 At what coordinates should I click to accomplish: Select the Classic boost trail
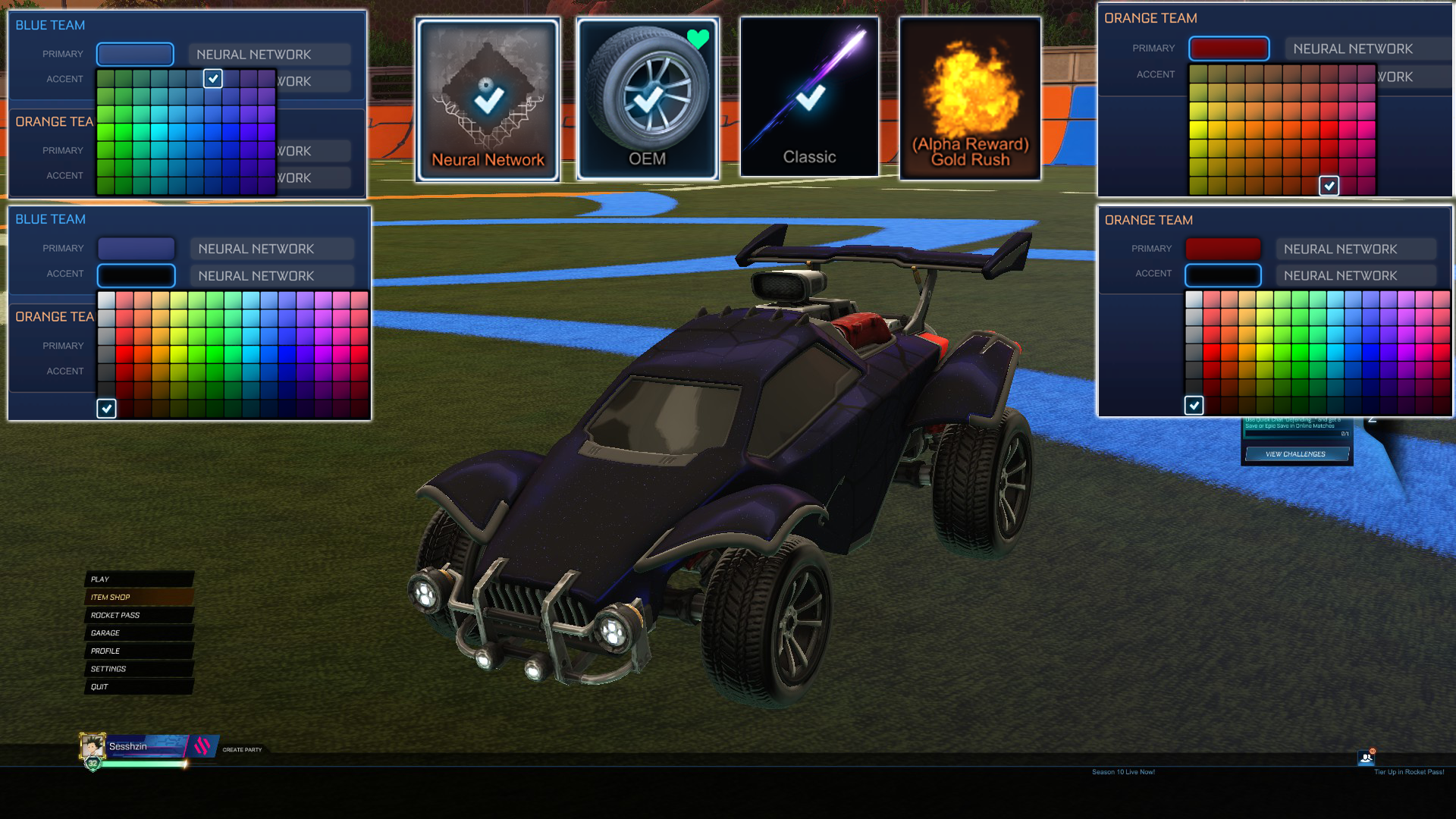click(809, 99)
